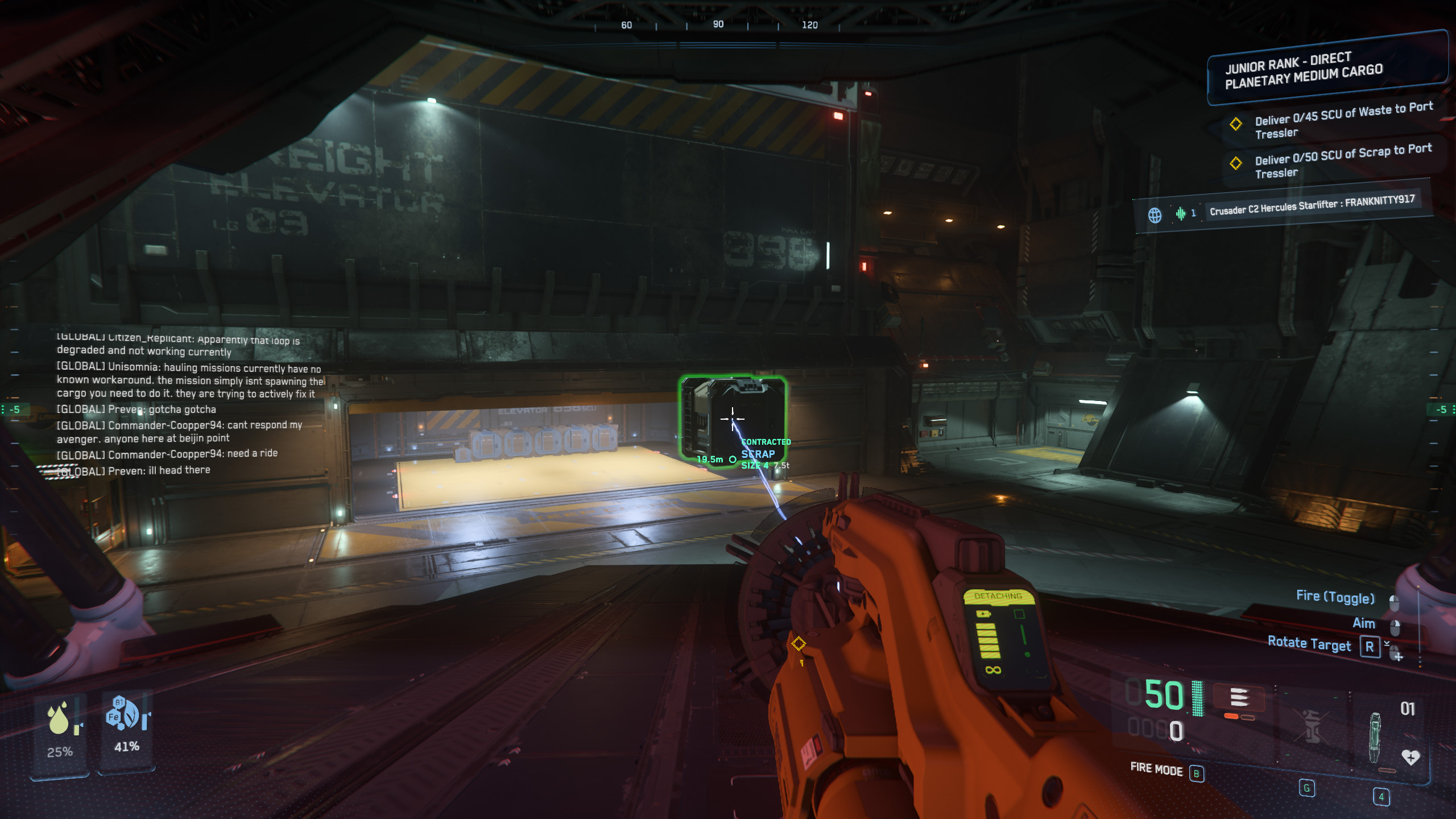Click the globe icon in the comms bar
1456x819 pixels.
point(1155,215)
